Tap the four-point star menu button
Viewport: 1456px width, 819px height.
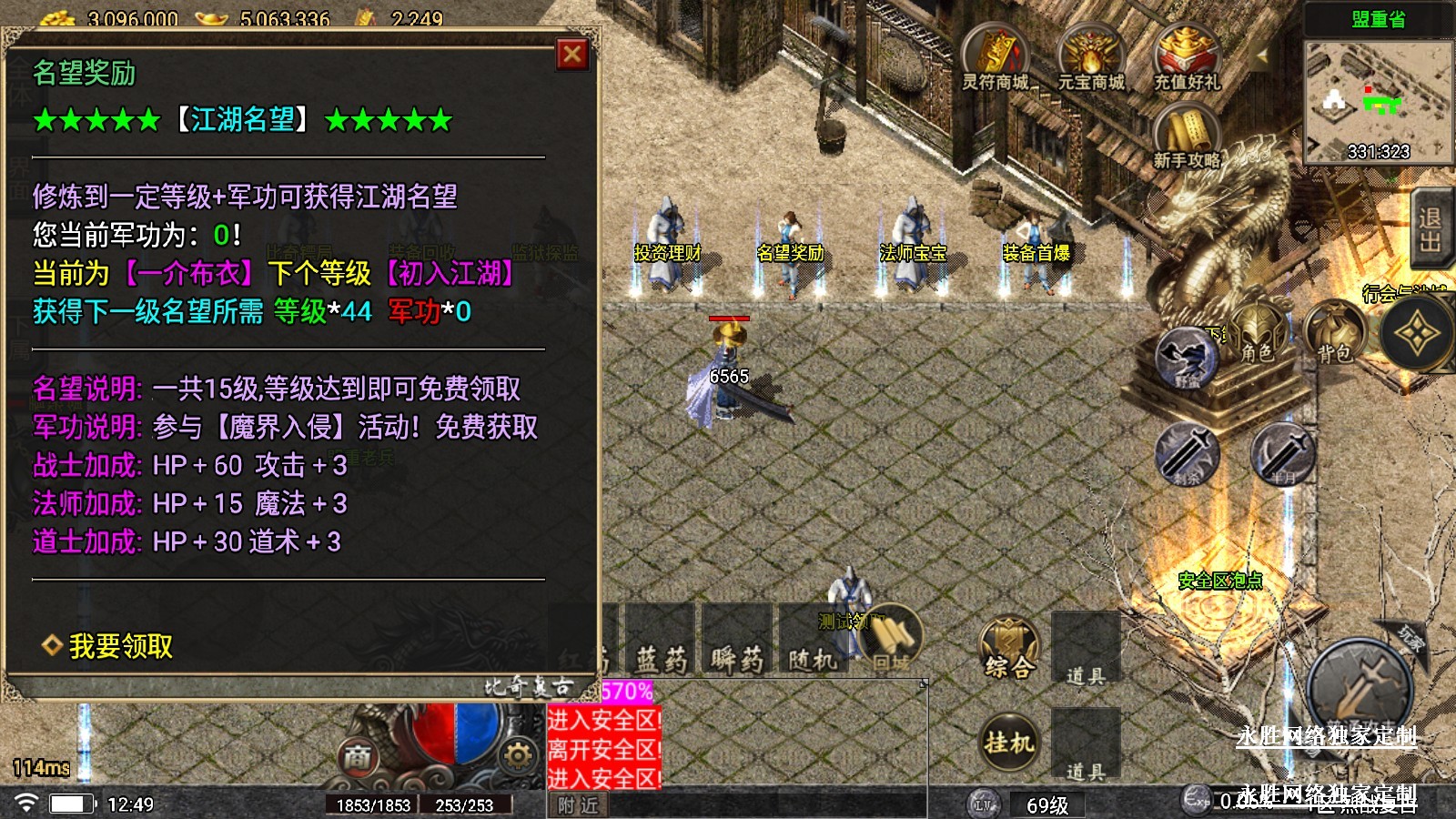(1416, 337)
